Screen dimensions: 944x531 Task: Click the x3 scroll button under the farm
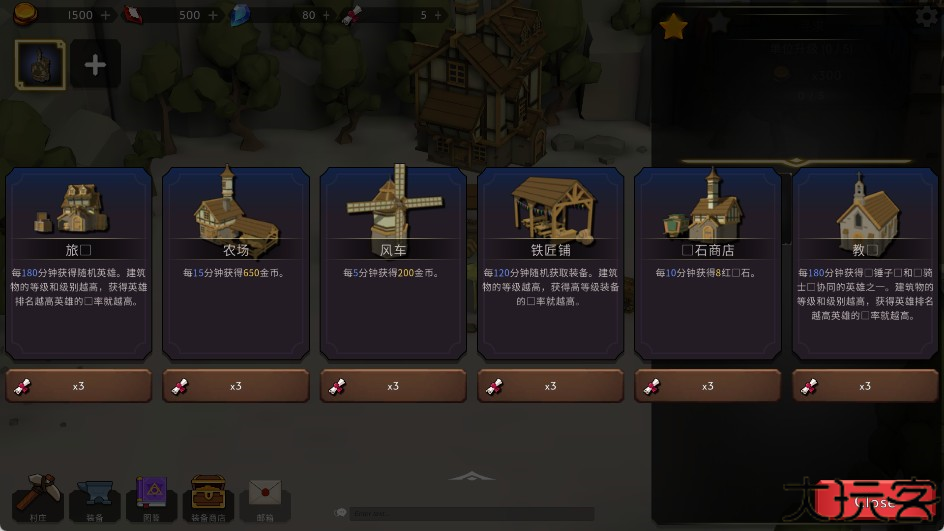click(236, 386)
